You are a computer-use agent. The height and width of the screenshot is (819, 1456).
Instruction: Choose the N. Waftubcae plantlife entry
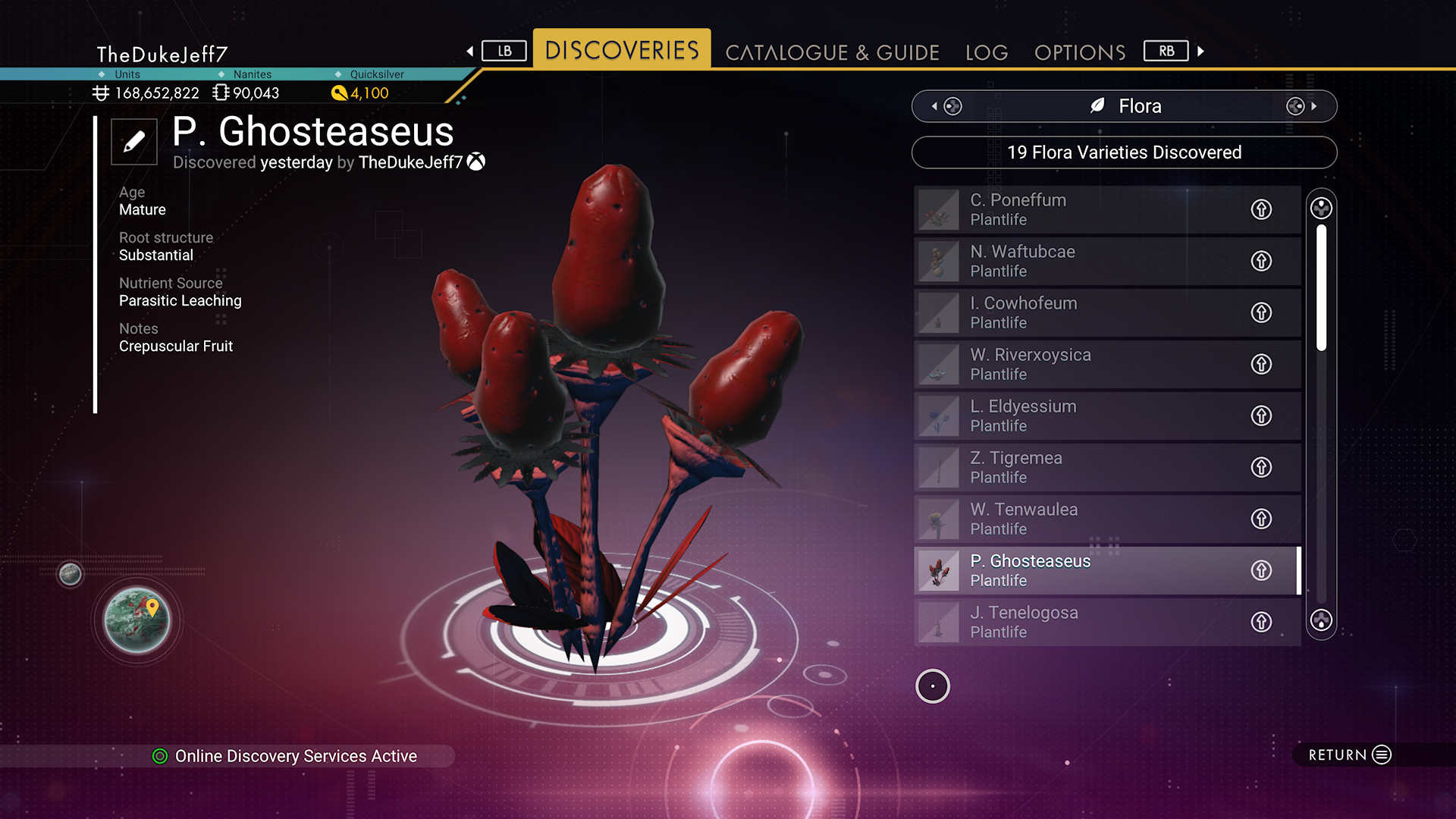click(x=1077, y=261)
